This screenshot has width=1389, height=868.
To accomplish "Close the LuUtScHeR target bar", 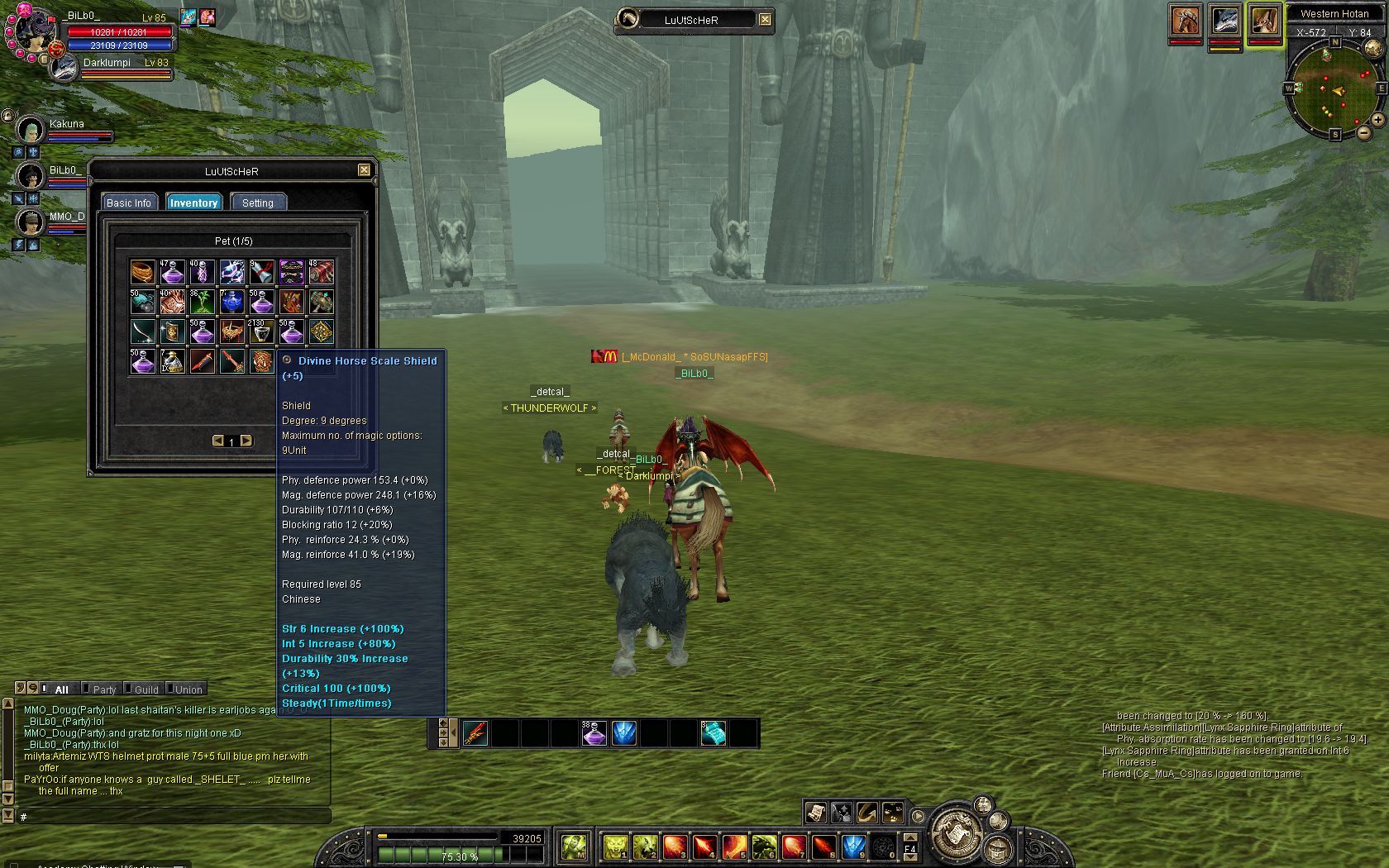I will tap(766, 20).
